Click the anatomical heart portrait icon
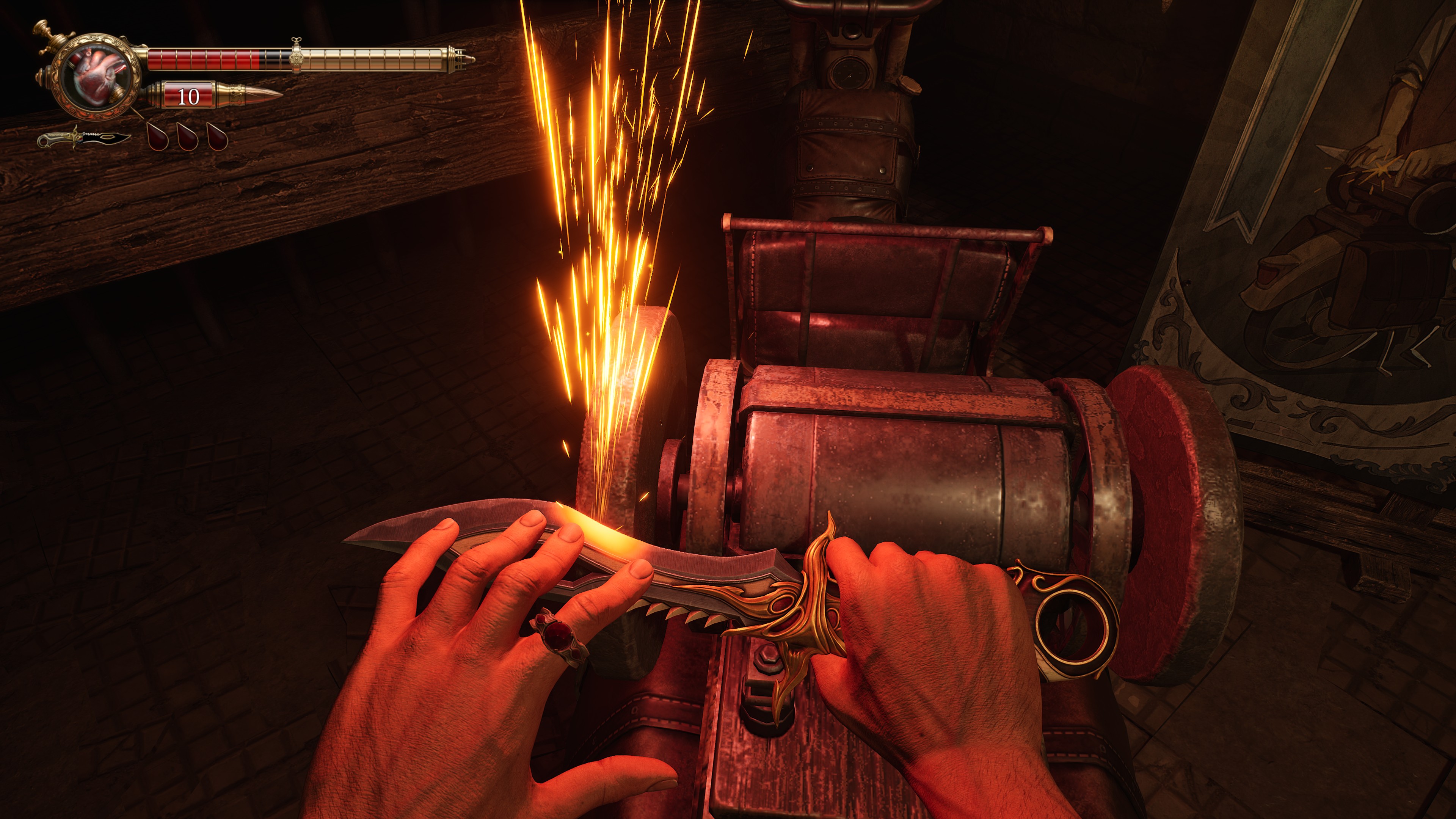The height and width of the screenshot is (819, 1456). tap(97, 76)
